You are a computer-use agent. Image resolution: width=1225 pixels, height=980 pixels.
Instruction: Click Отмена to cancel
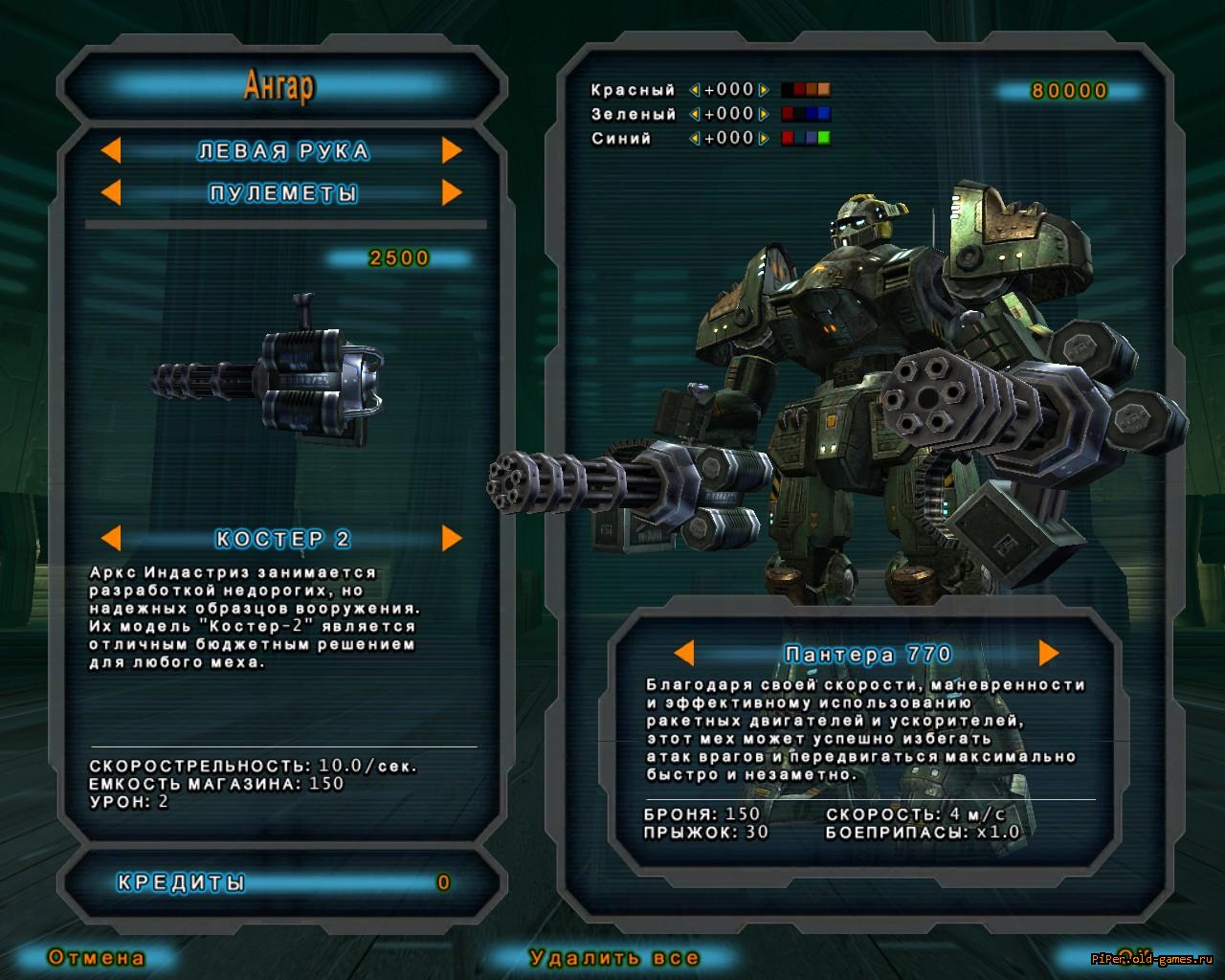[x=97, y=957]
